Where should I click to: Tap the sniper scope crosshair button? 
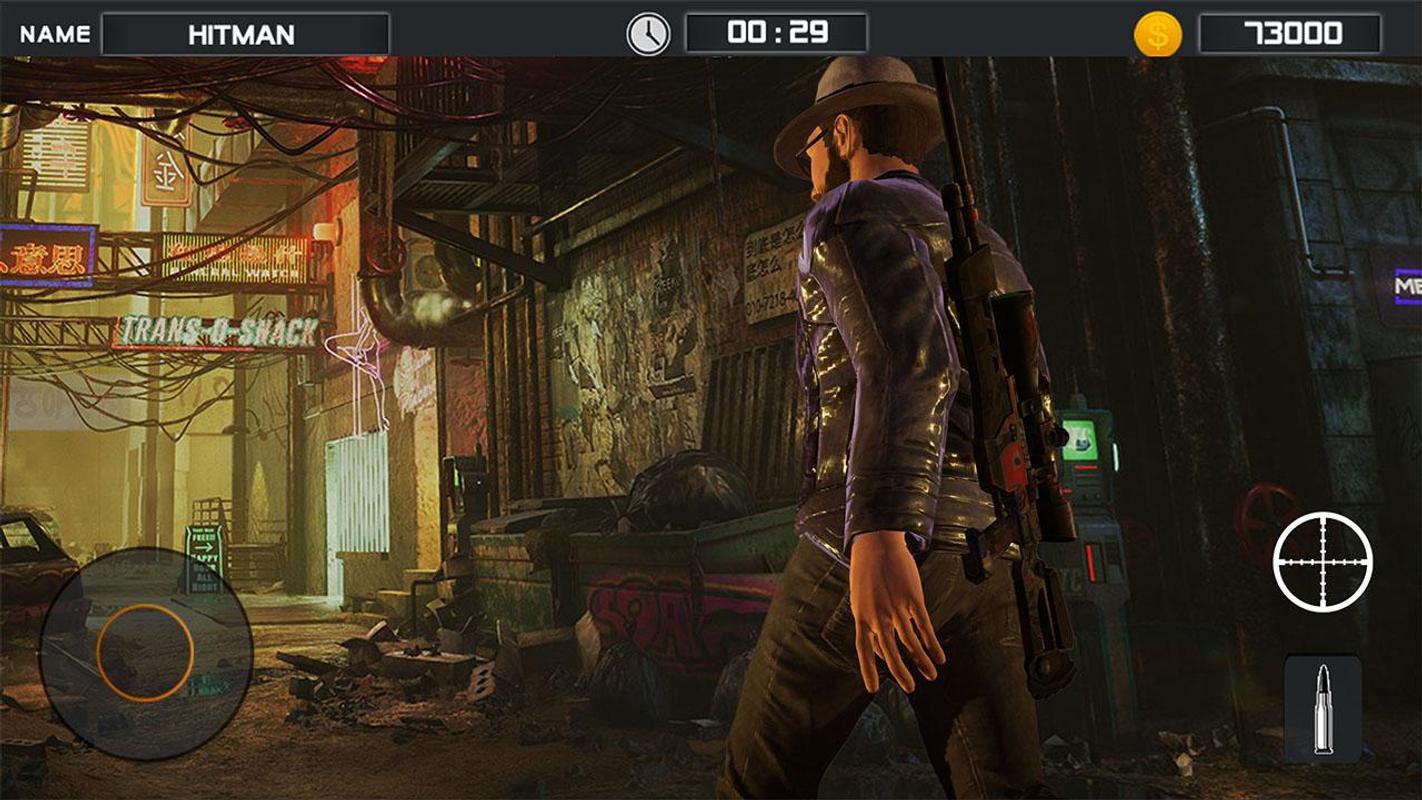point(1322,561)
